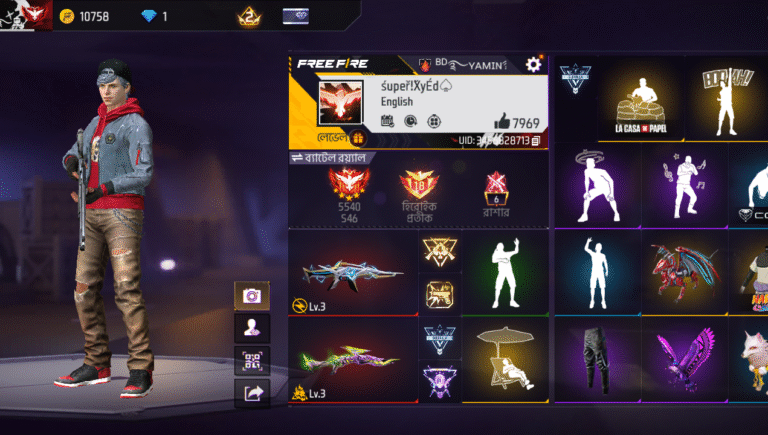
Task: Select the golden pistol badge tile
Action: pyautogui.click(x=440, y=294)
